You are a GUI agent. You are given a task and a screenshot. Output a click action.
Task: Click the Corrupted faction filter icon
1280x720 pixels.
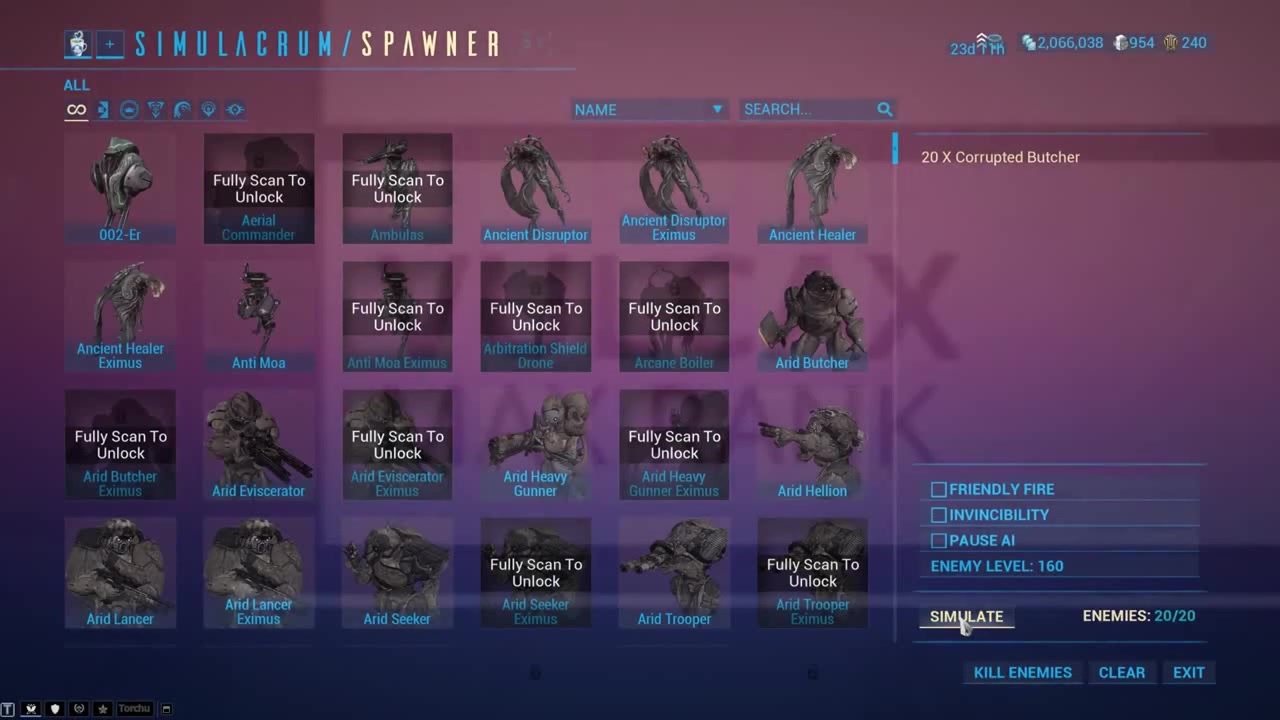pos(181,109)
